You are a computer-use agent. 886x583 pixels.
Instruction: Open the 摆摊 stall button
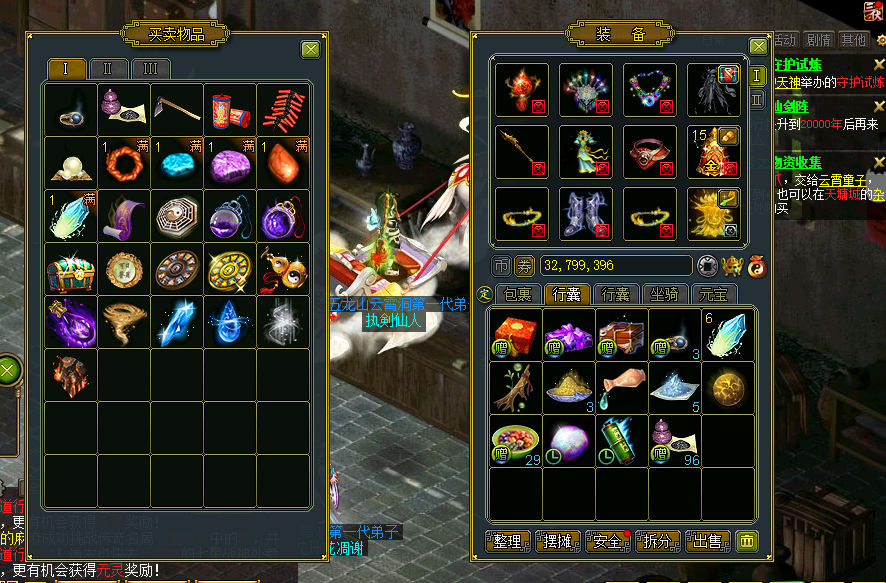558,541
